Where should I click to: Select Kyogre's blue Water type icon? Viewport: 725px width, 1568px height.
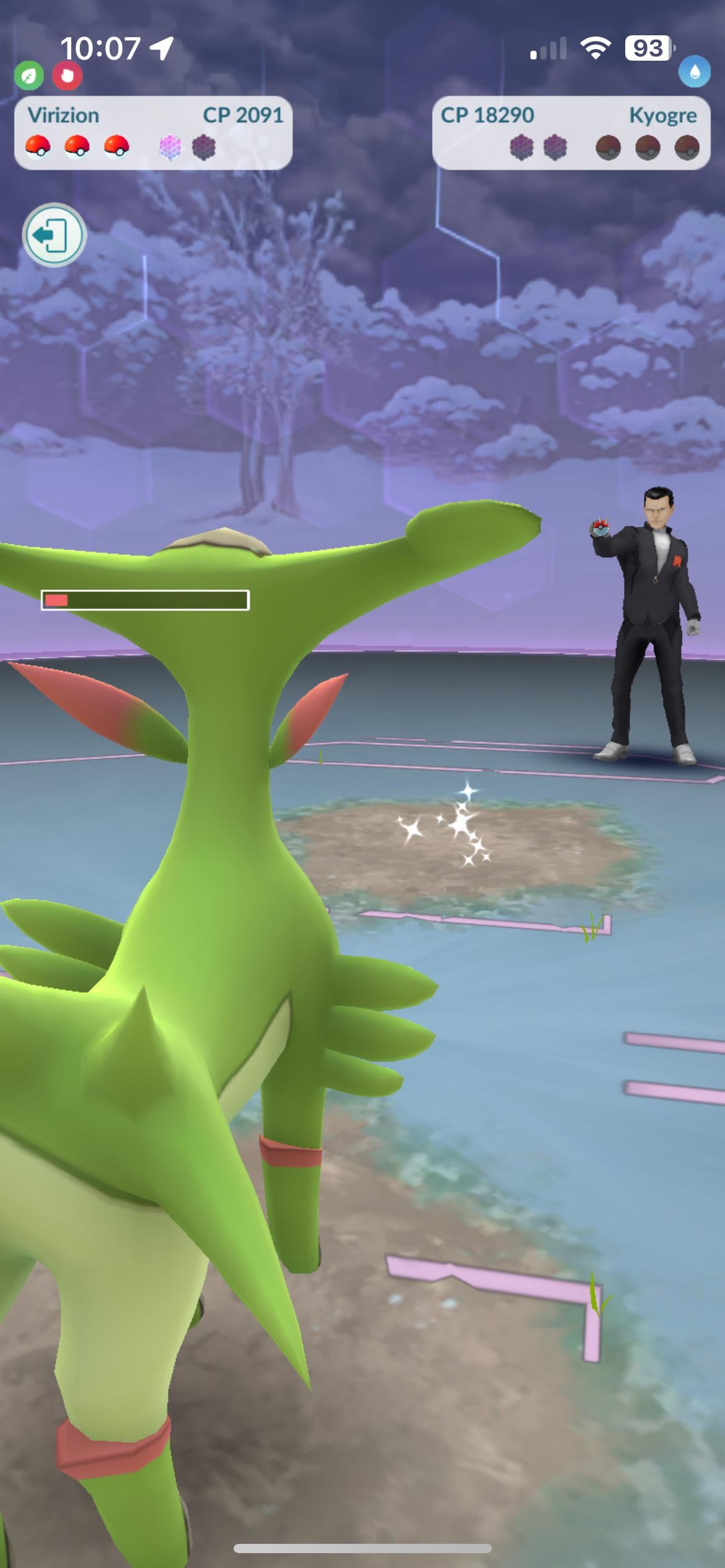[x=694, y=72]
